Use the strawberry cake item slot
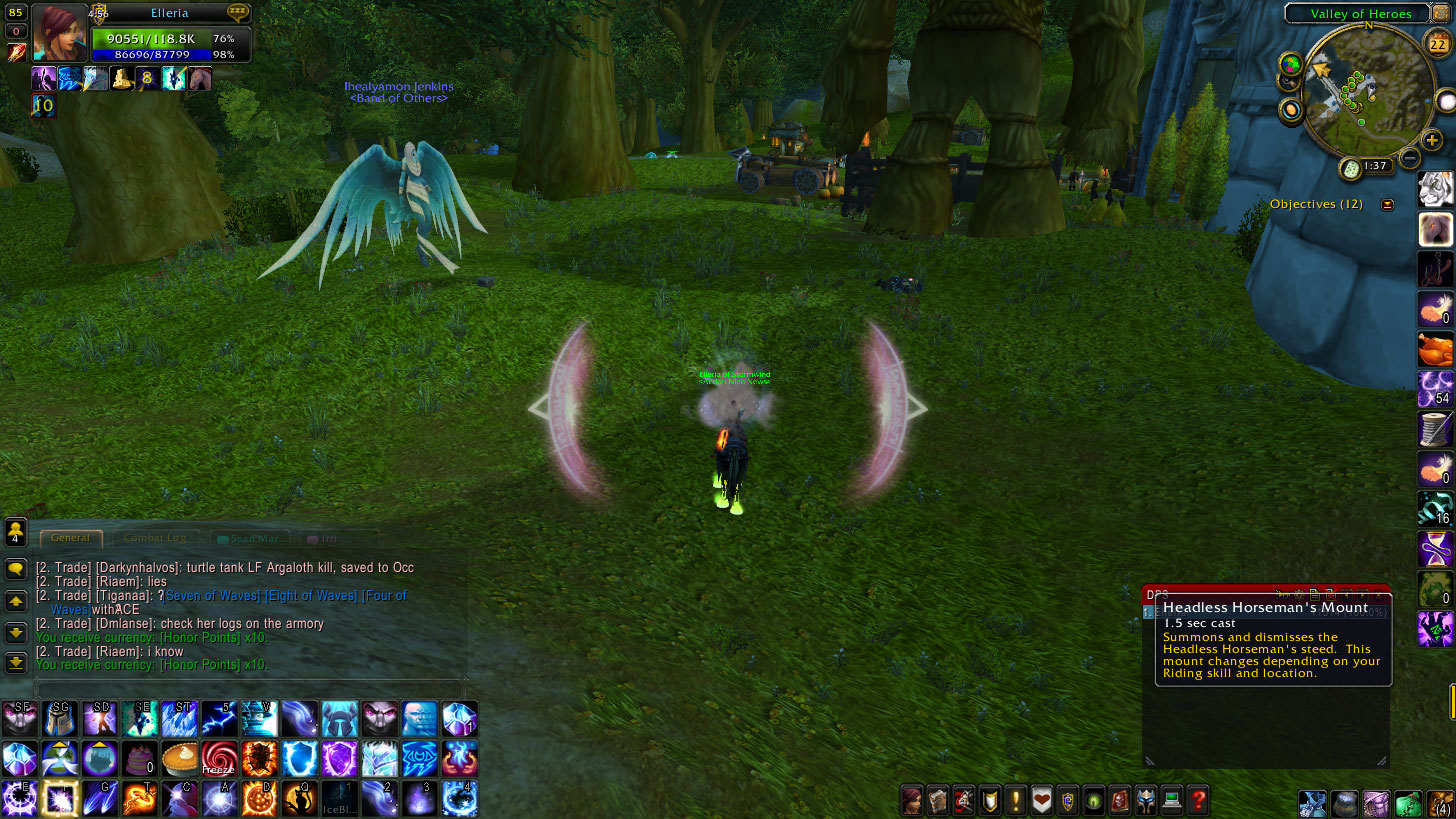Viewport: 1456px width, 819px height. pyautogui.click(x=140, y=759)
